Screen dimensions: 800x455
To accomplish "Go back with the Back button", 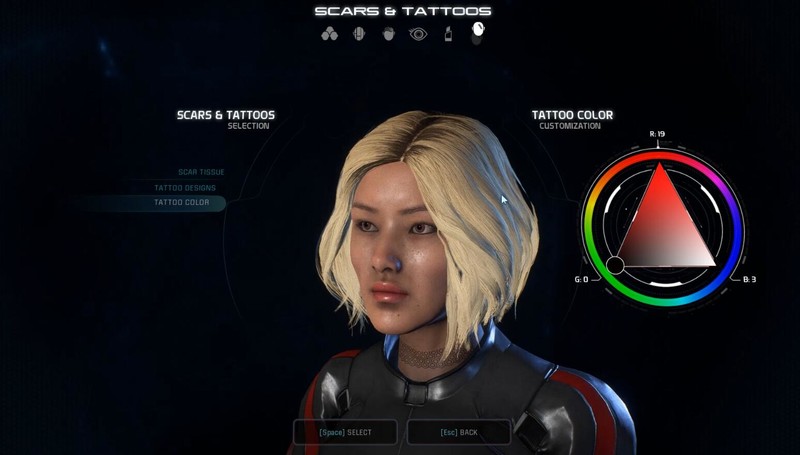I will pyautogui.click(x=459, y=432).
